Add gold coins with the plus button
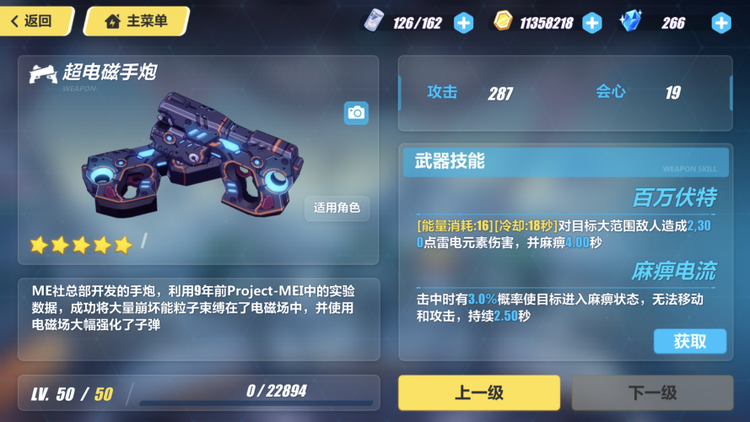 [x=592, y=22]
